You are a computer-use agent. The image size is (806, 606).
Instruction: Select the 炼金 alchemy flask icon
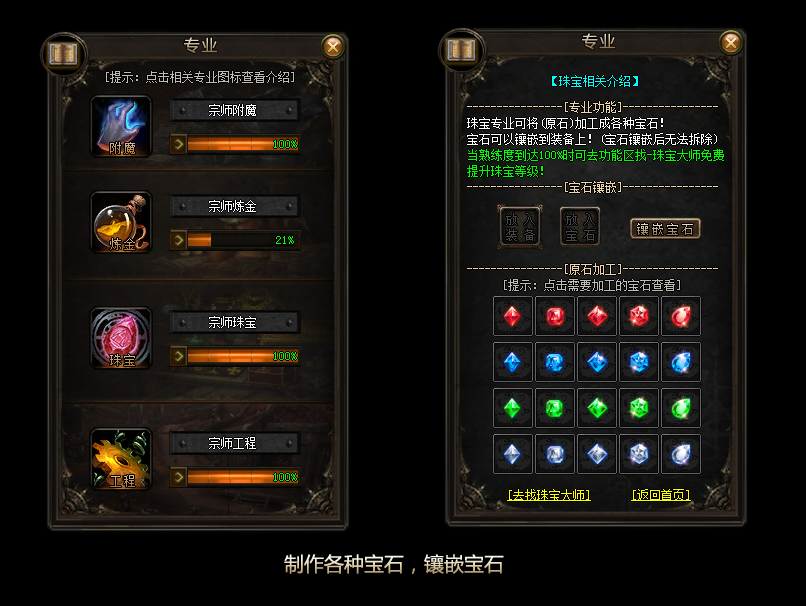click(121, 223)
